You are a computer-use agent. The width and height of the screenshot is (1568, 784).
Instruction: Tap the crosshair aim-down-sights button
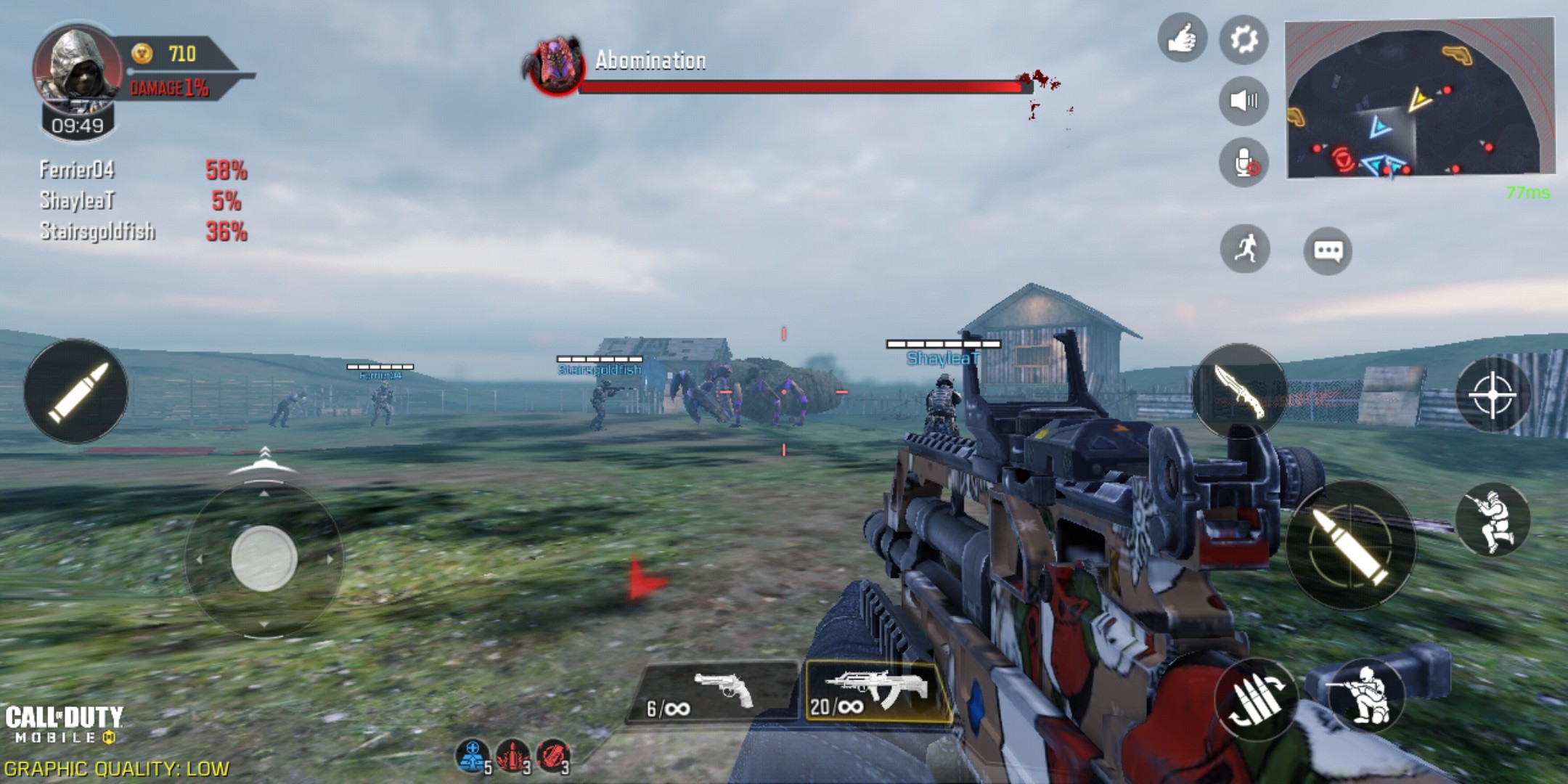point(1493,395)
